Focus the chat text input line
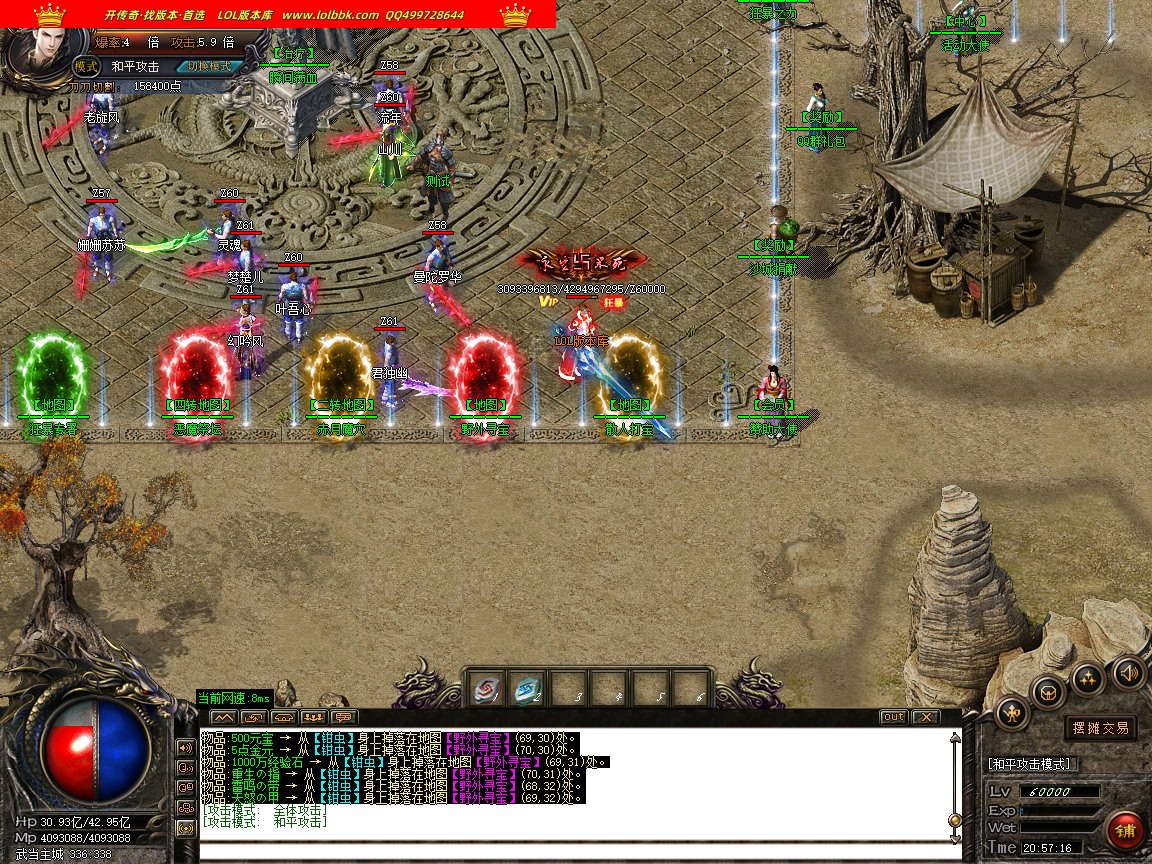This screenshot has width=1152, height=864. click(570, 852)
